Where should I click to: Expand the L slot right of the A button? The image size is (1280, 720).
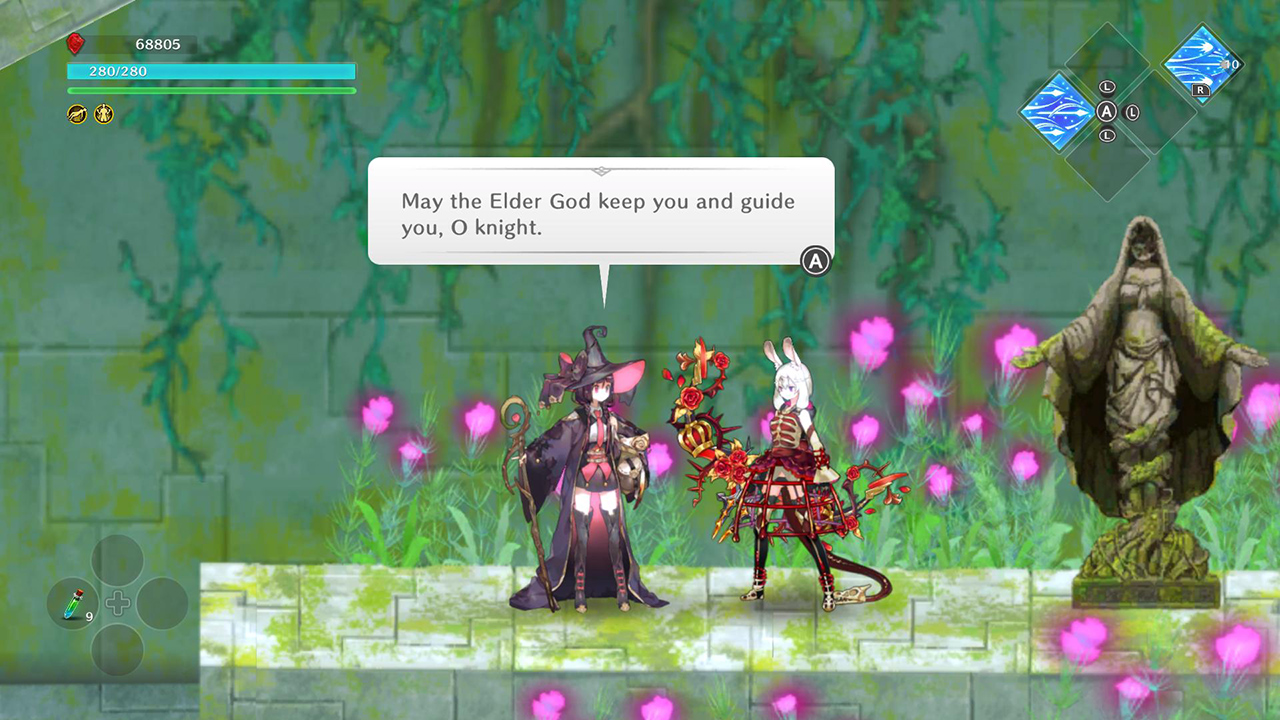[x=1131, y=113]
